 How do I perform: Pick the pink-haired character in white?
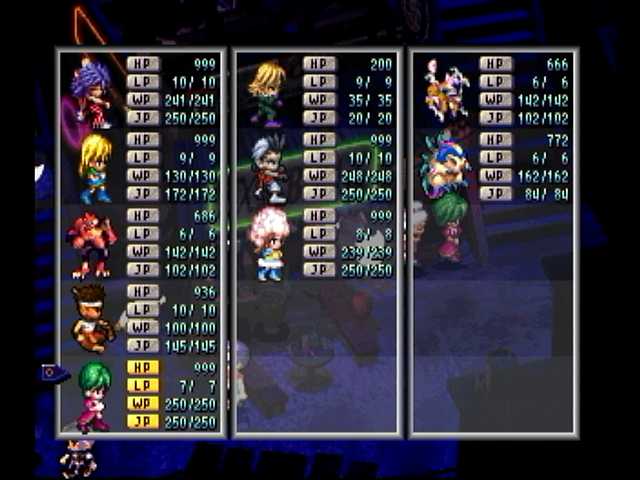coord(270,244)
